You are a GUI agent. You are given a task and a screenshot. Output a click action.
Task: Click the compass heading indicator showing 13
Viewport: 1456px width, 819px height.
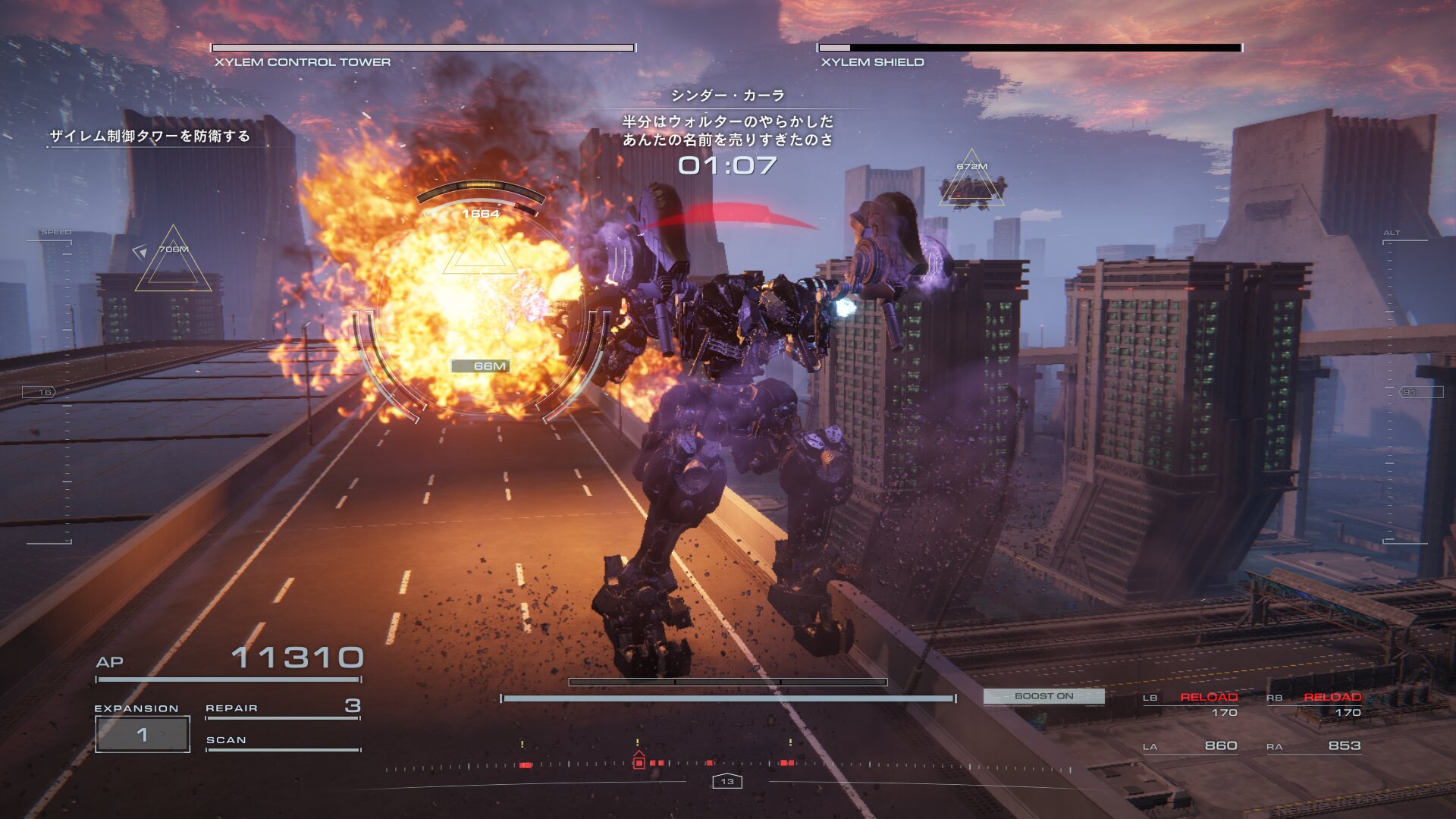[x=727, y=781]
